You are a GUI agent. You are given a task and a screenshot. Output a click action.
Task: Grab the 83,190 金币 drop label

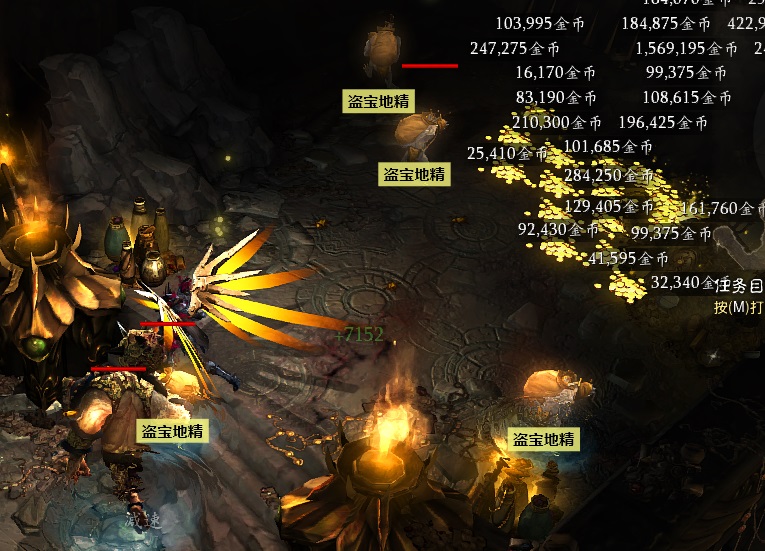click(x=555, y=98)
